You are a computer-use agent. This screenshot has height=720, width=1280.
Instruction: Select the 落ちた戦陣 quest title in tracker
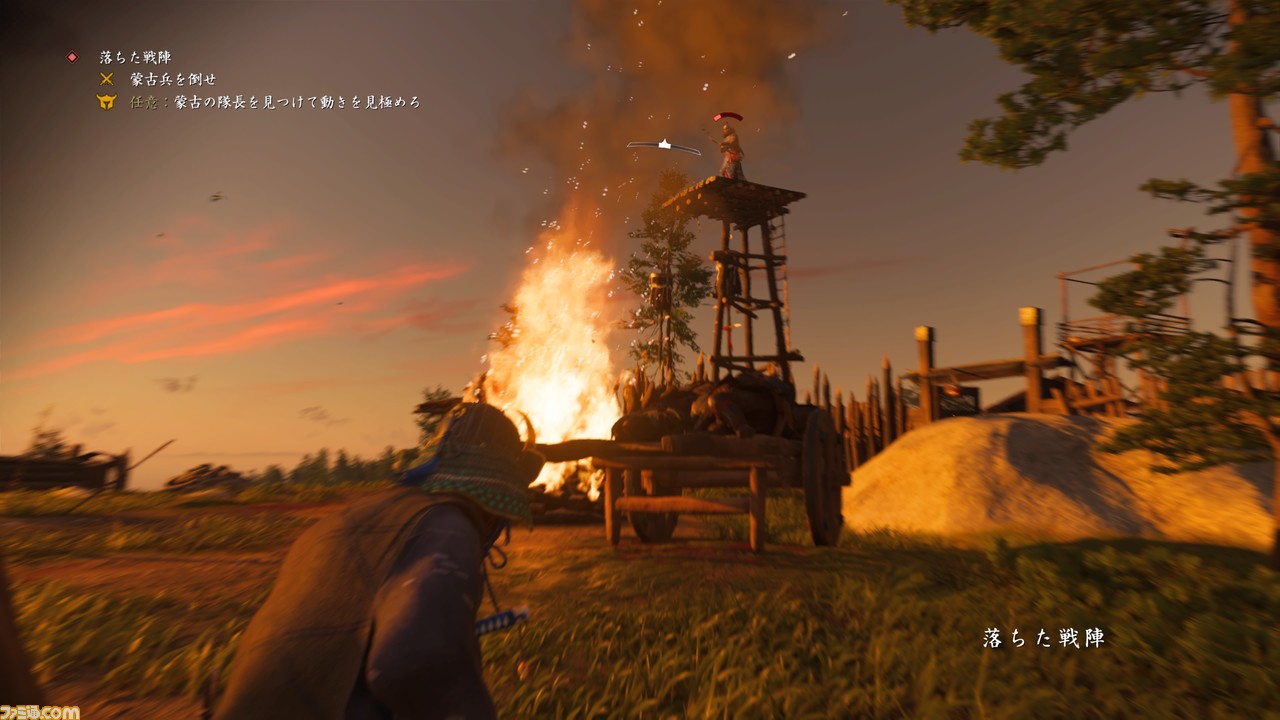point(135,58)
